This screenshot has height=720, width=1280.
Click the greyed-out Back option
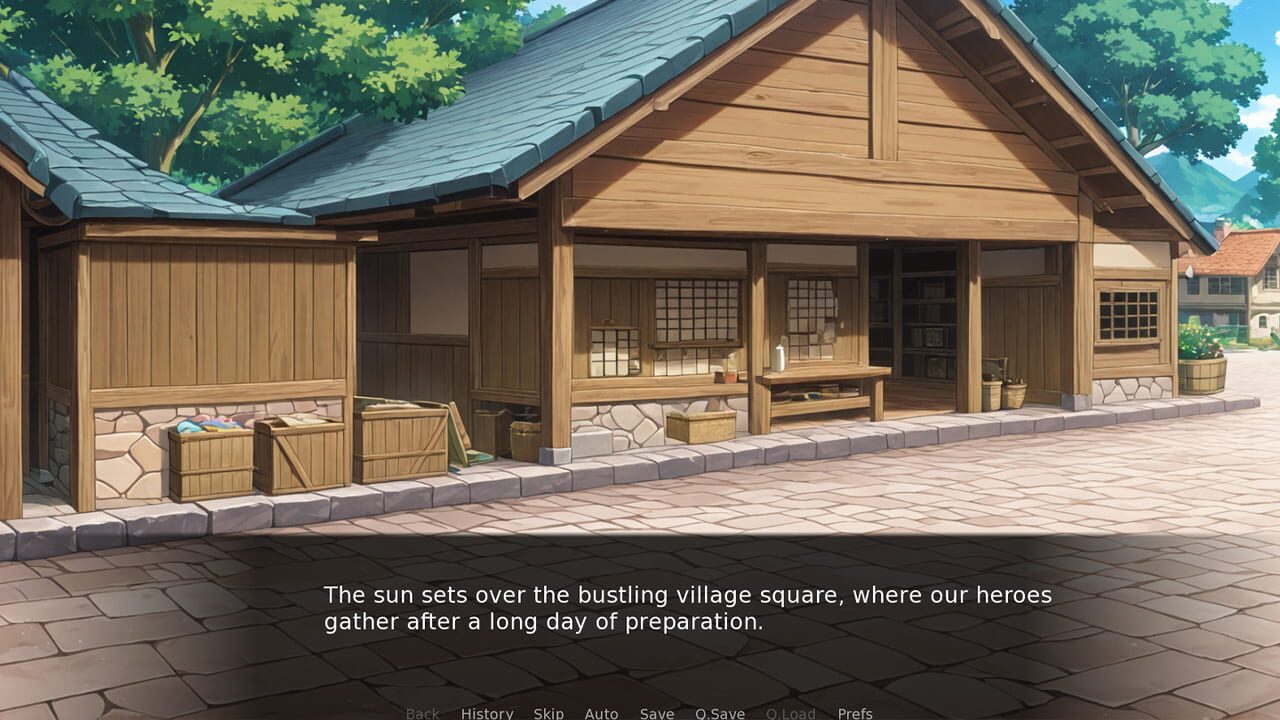tap(421, 714)
